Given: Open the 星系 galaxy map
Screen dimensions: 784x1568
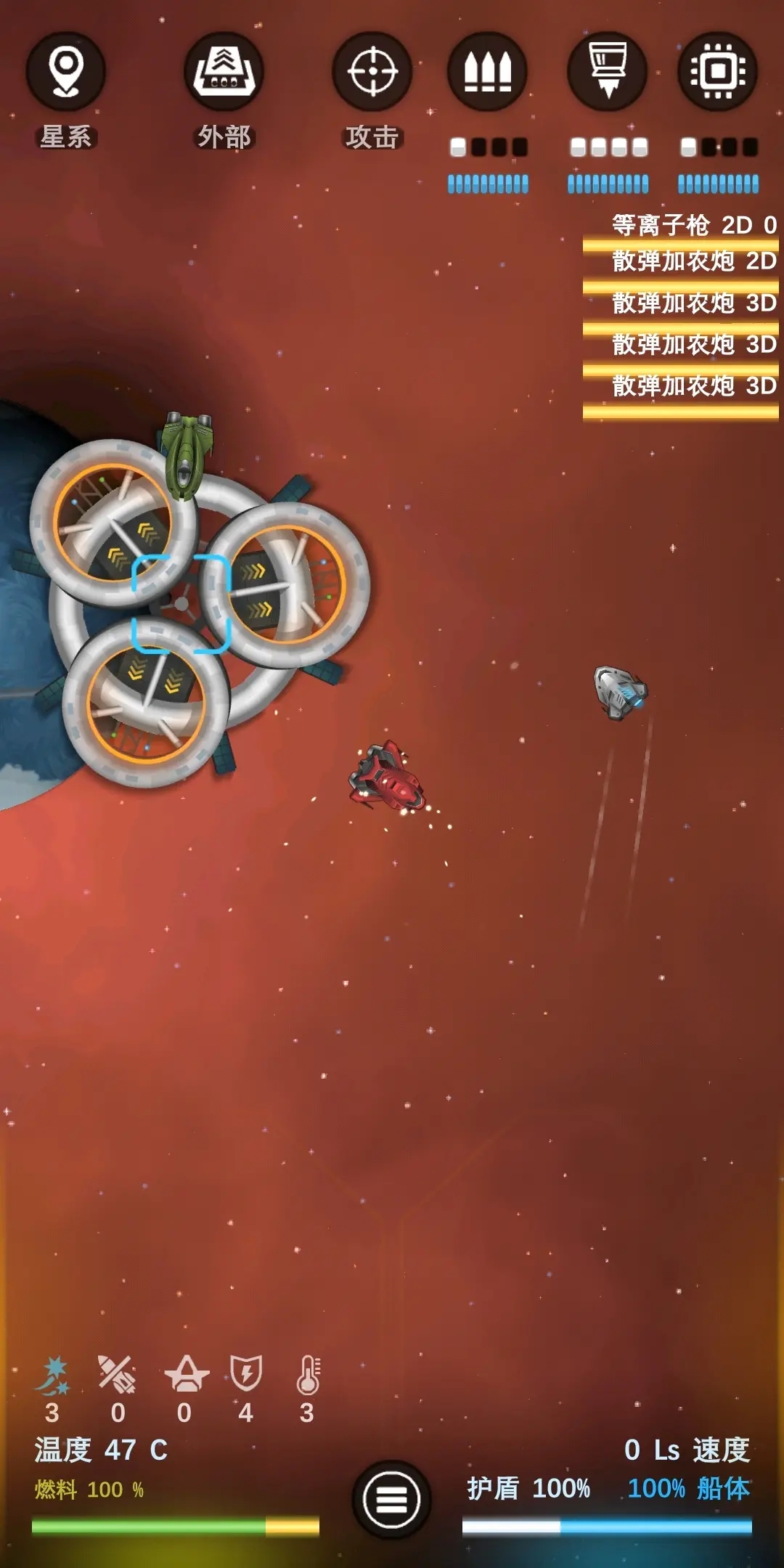Looking at the screenshot, I should 65,73.
